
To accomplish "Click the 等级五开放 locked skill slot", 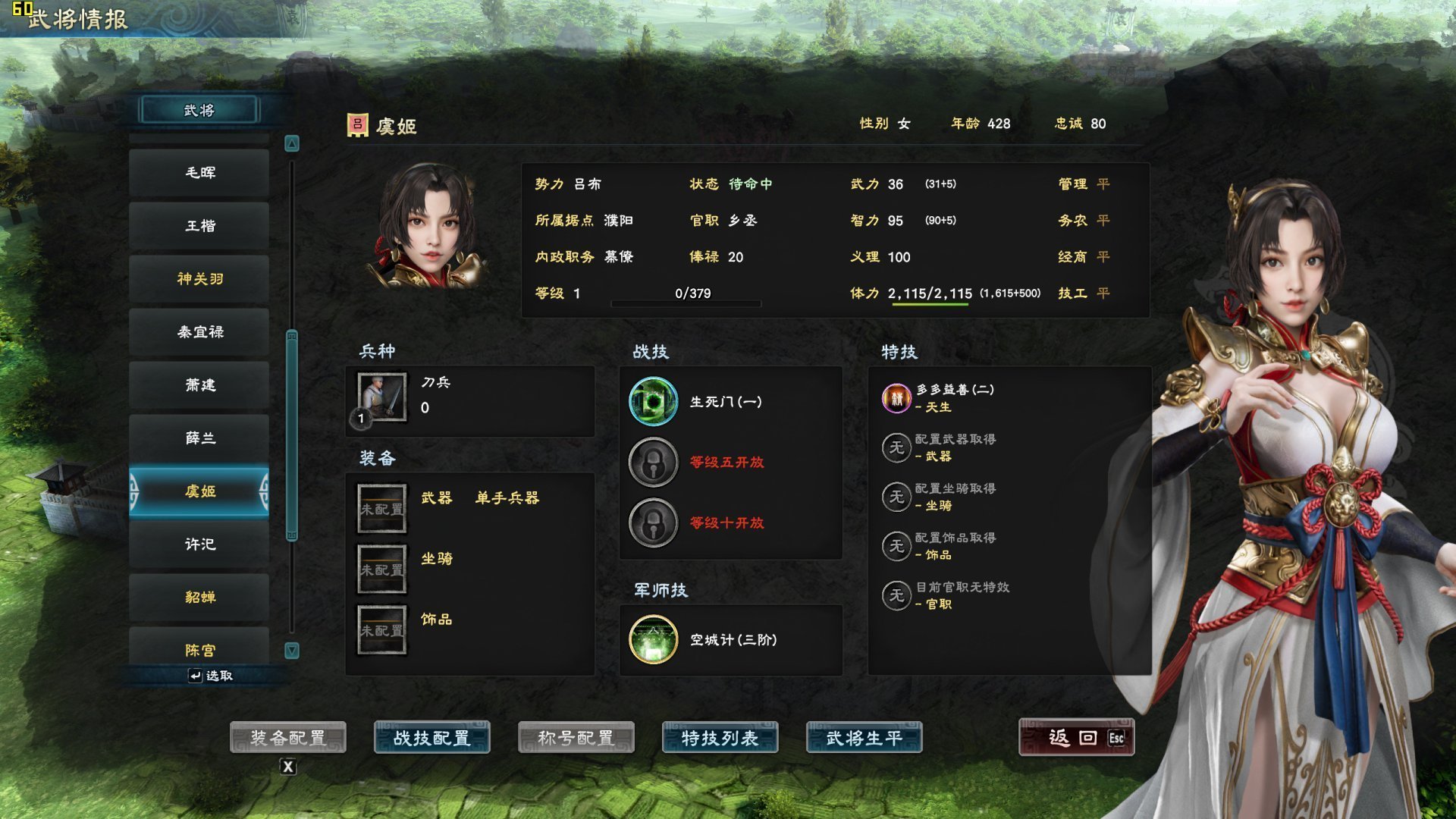I will [653, 463].
